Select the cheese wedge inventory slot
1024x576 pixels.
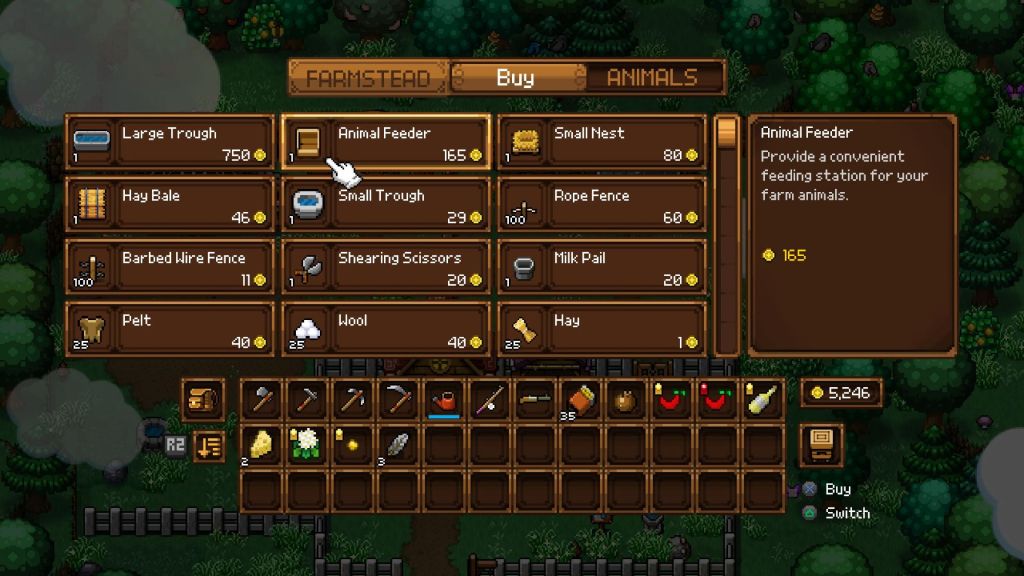tap(261, 445)
